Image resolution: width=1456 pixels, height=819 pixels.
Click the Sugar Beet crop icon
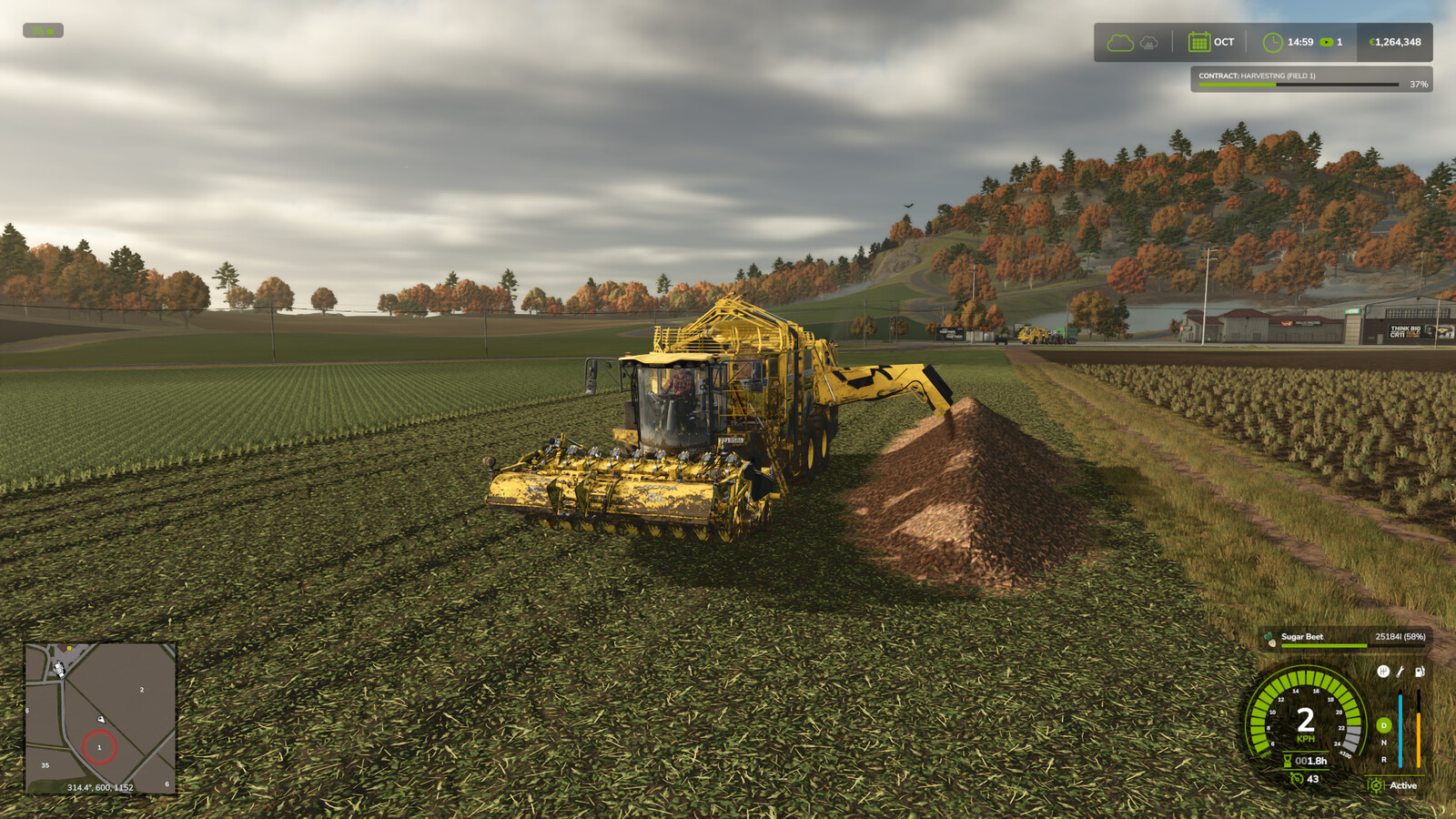pos(1270,640)
